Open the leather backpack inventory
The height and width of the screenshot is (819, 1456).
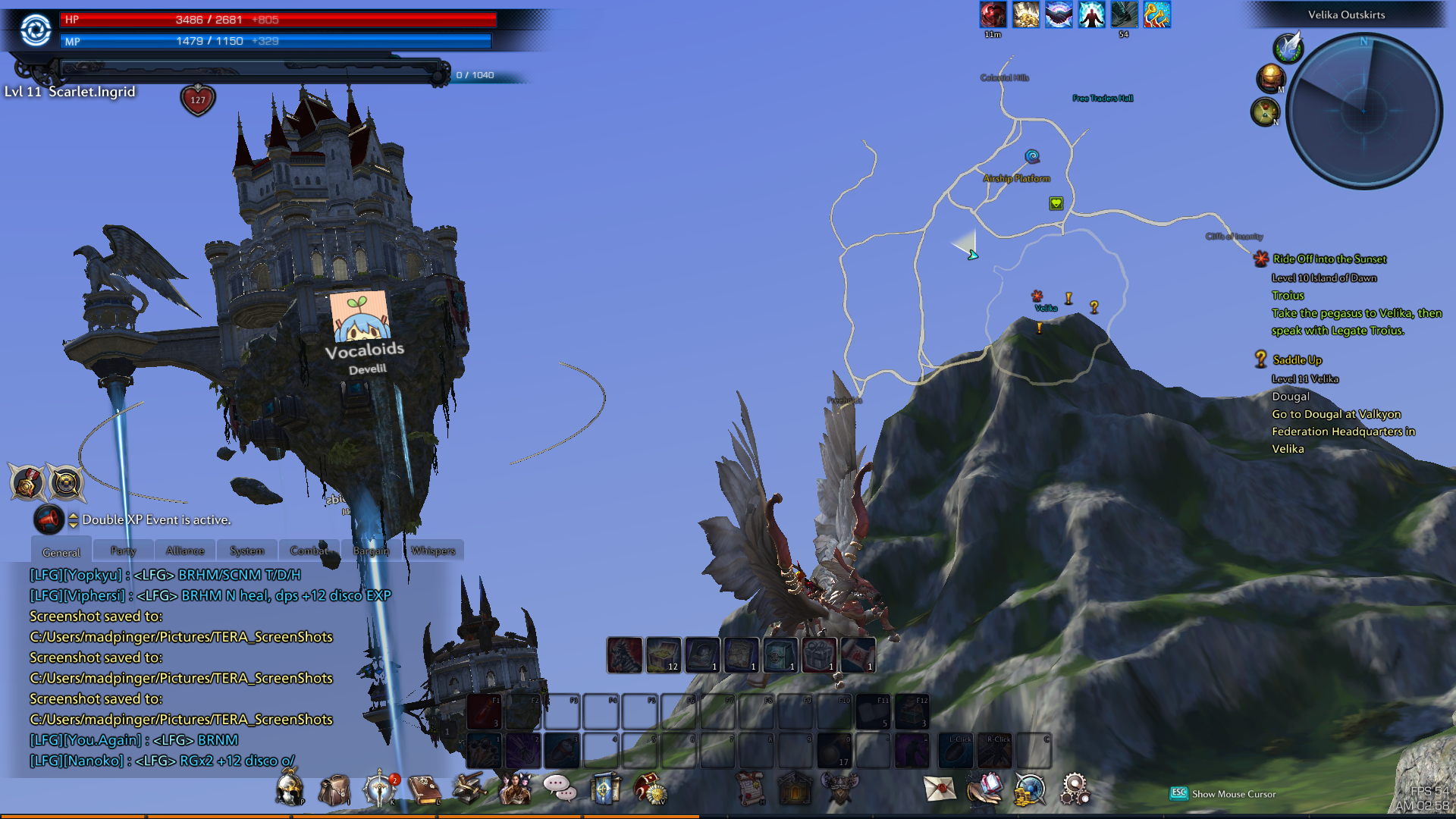pyautogui.click(x=334, y=789)
